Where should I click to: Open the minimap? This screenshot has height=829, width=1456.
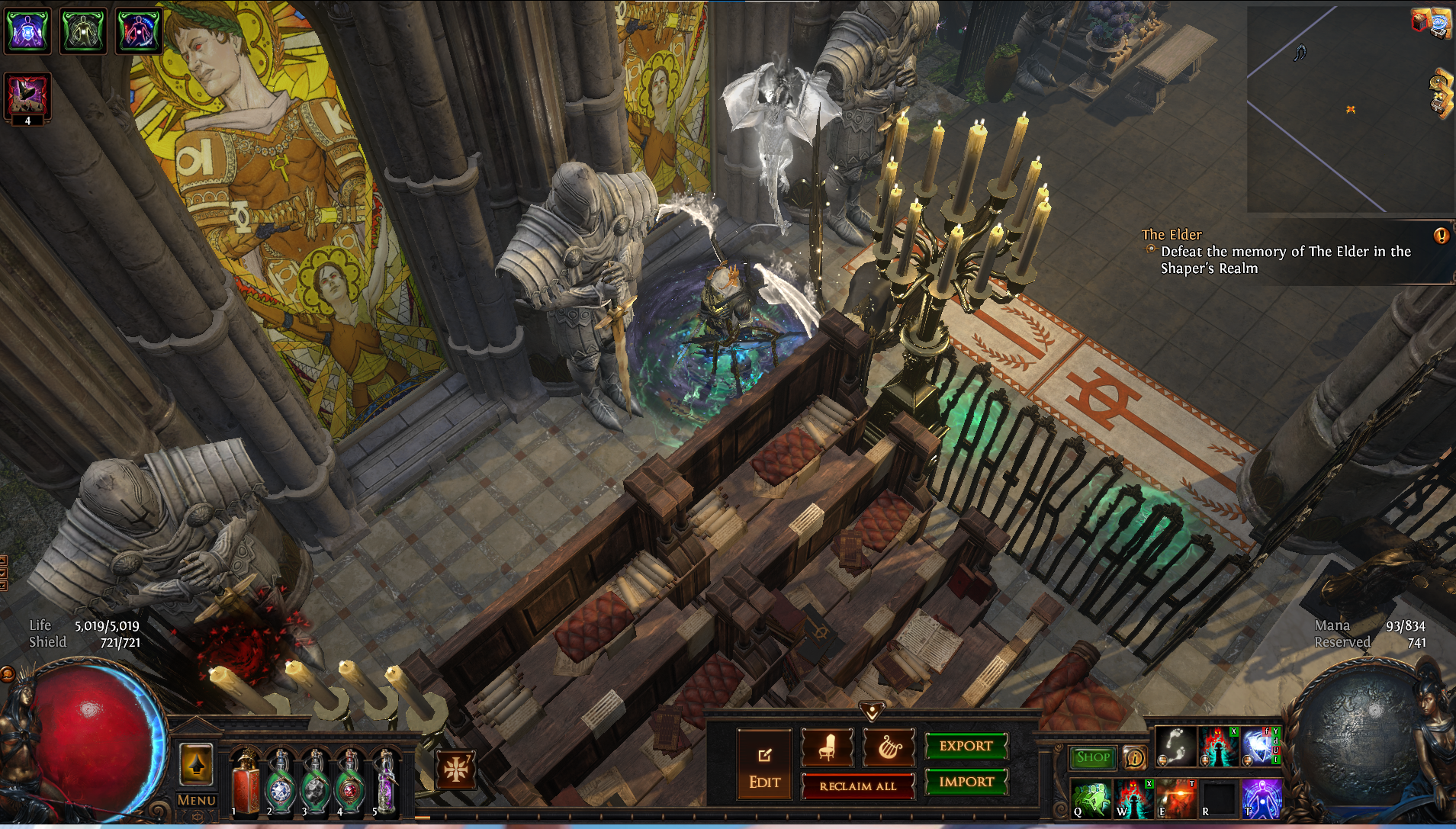point(1349,109)
